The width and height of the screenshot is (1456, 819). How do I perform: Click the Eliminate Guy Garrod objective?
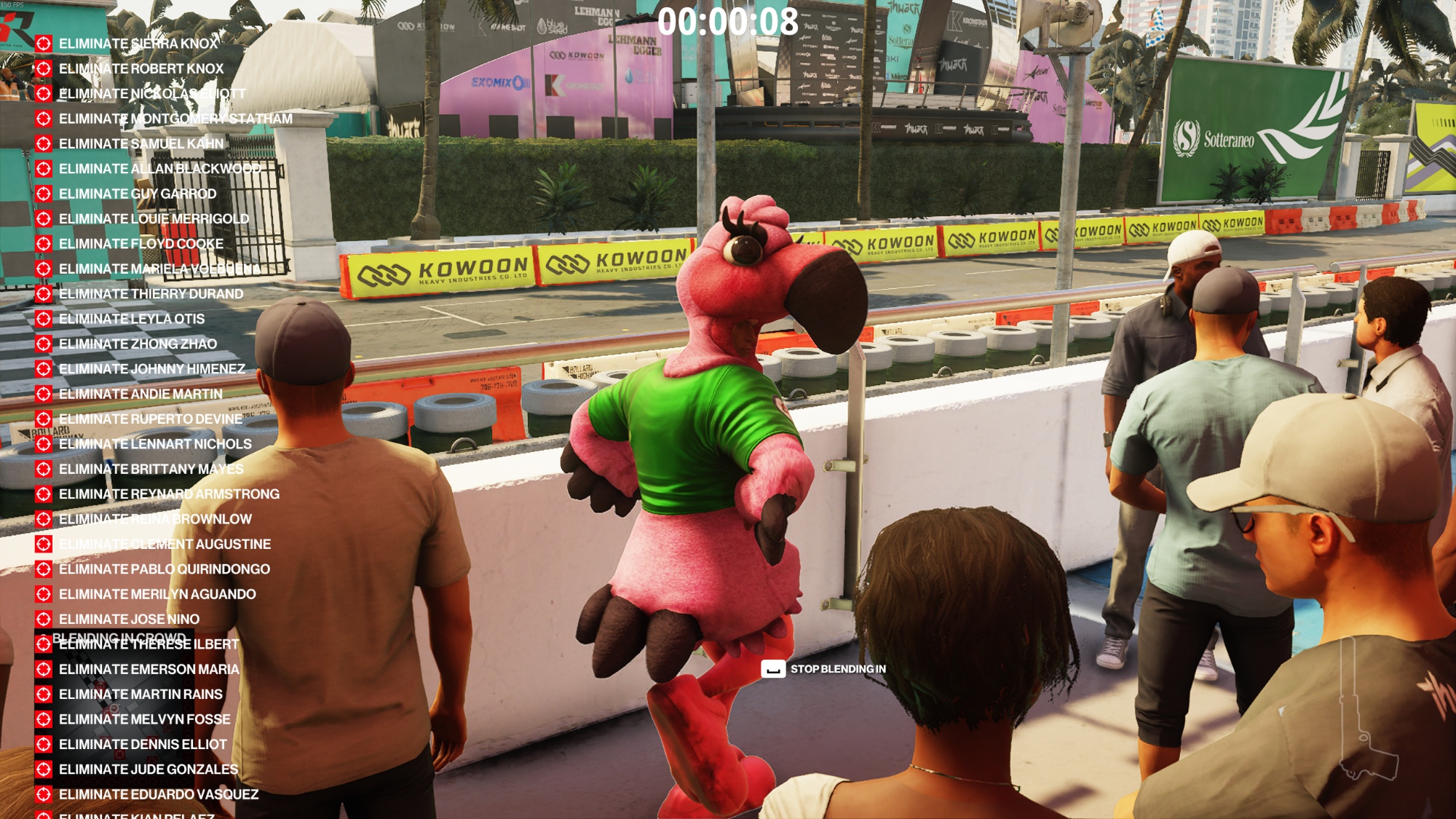pyautogui.click(x=138, y=194)
